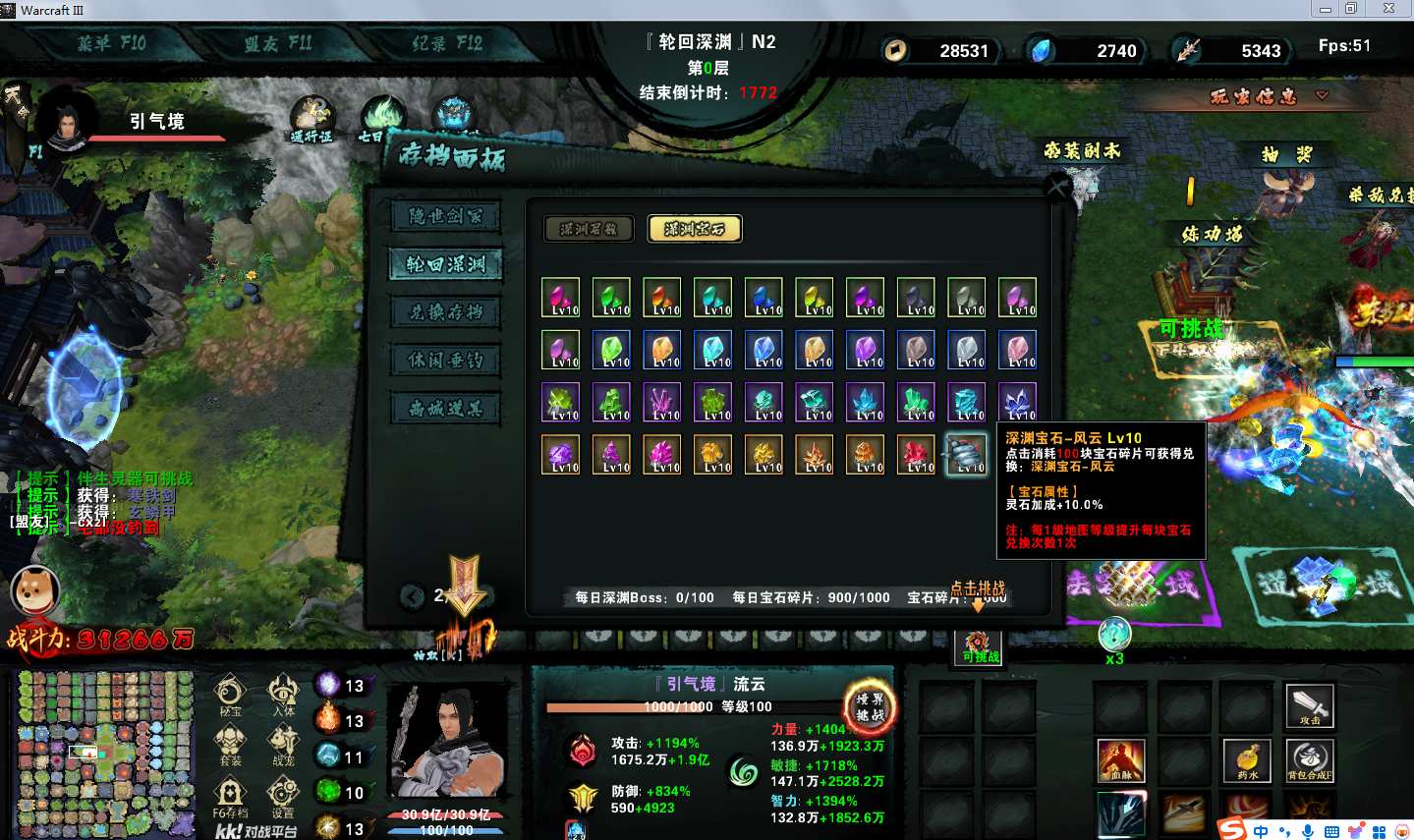This screenshot has width=1414, height=840.
Task: Click the minimap
Action: click(104, 753)
